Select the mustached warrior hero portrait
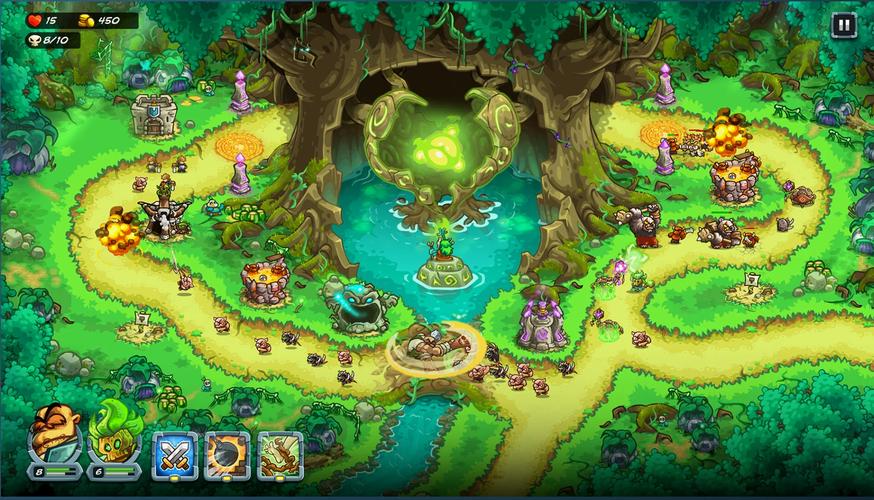The image size is (874, 500). click(55, 435)
